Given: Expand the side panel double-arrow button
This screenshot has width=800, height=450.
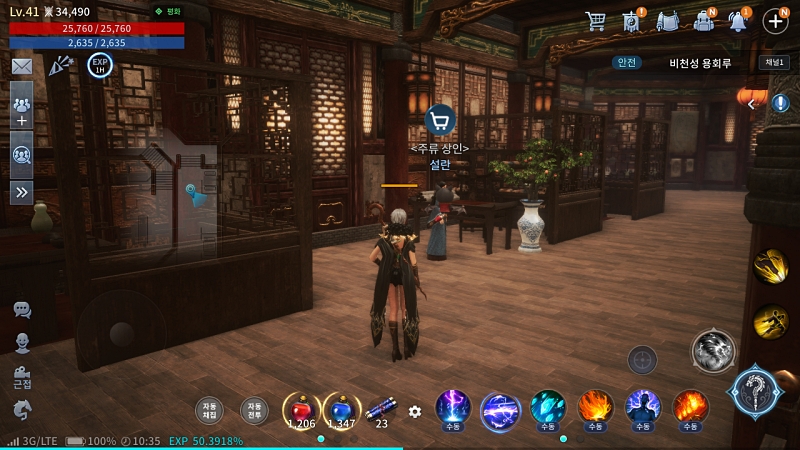Looking at the screenshot, I should point(21,192).
